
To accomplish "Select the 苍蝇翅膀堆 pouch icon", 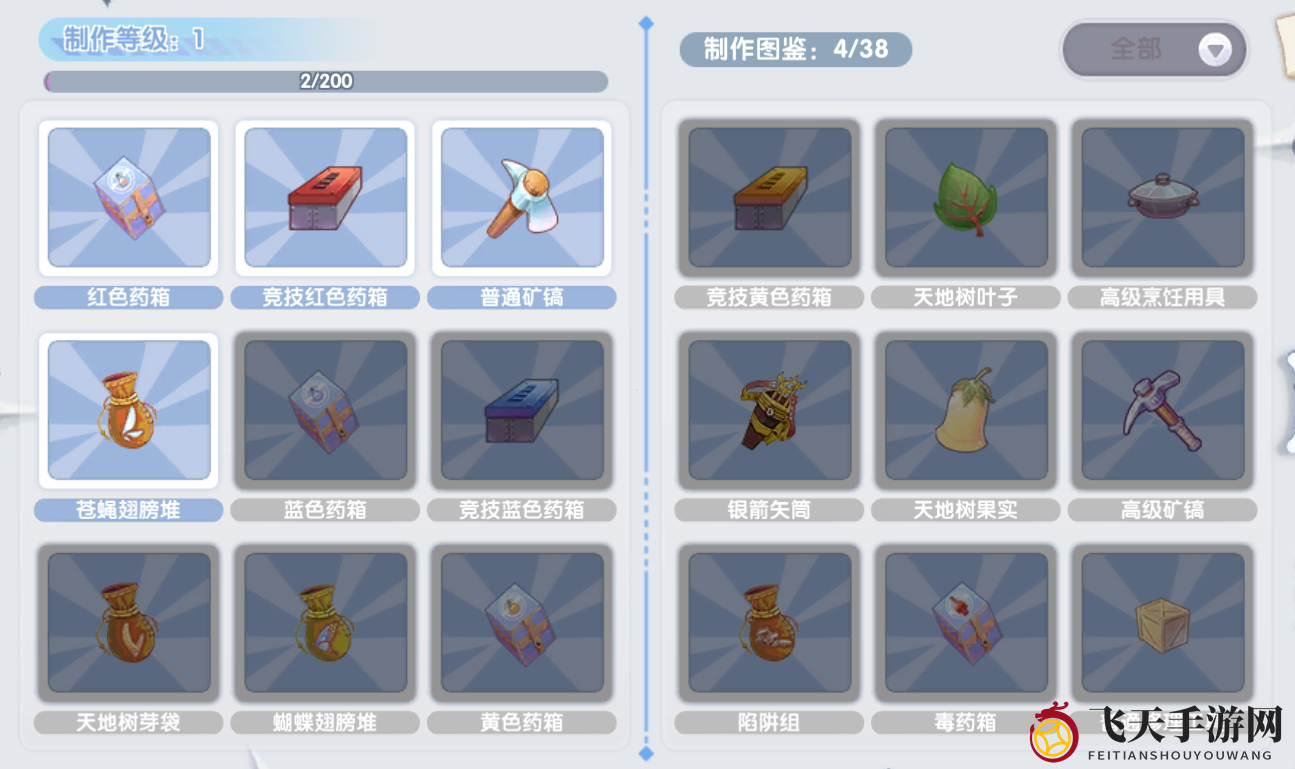I will pos(128,410).
